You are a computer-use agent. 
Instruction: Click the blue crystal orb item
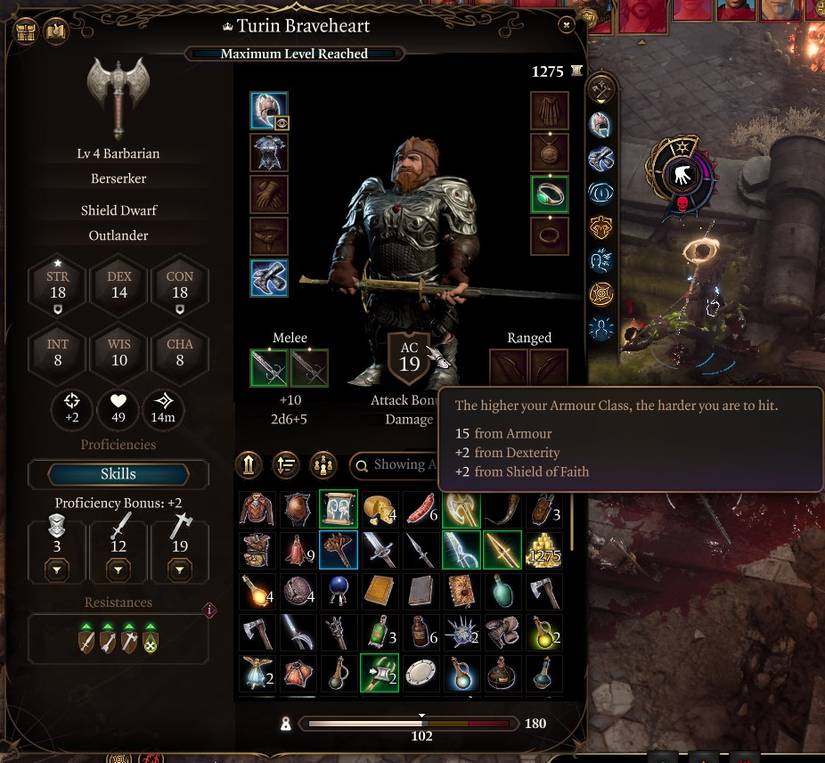[339, 591]
